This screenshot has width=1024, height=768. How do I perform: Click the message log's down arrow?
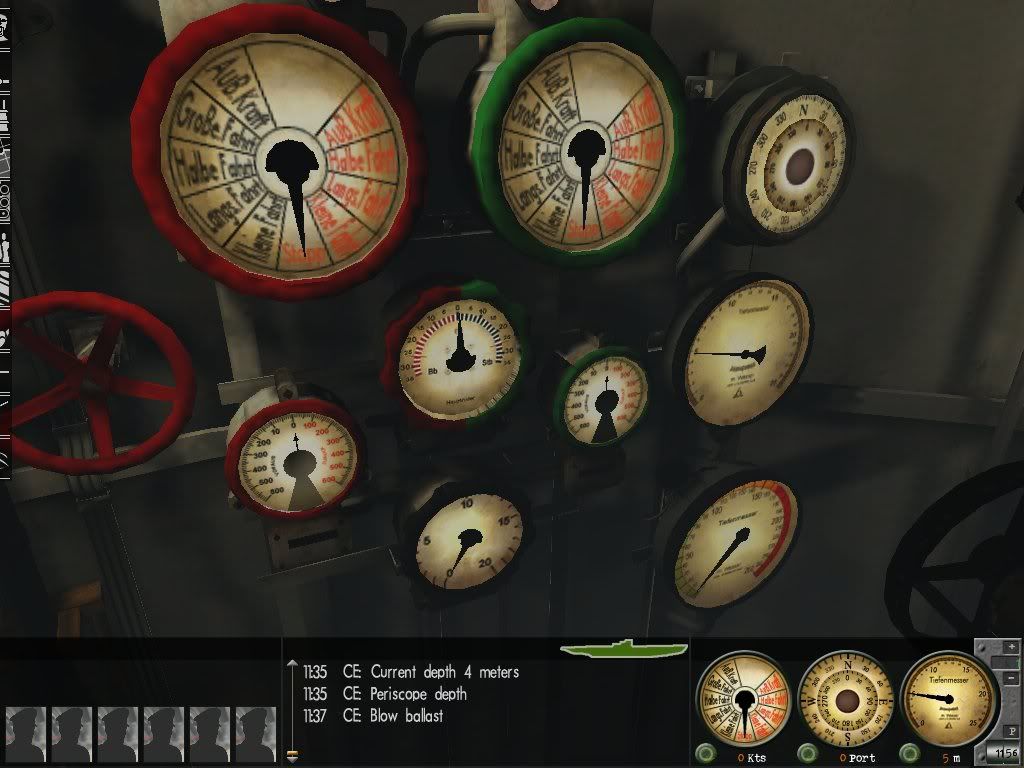click(293, 756)
